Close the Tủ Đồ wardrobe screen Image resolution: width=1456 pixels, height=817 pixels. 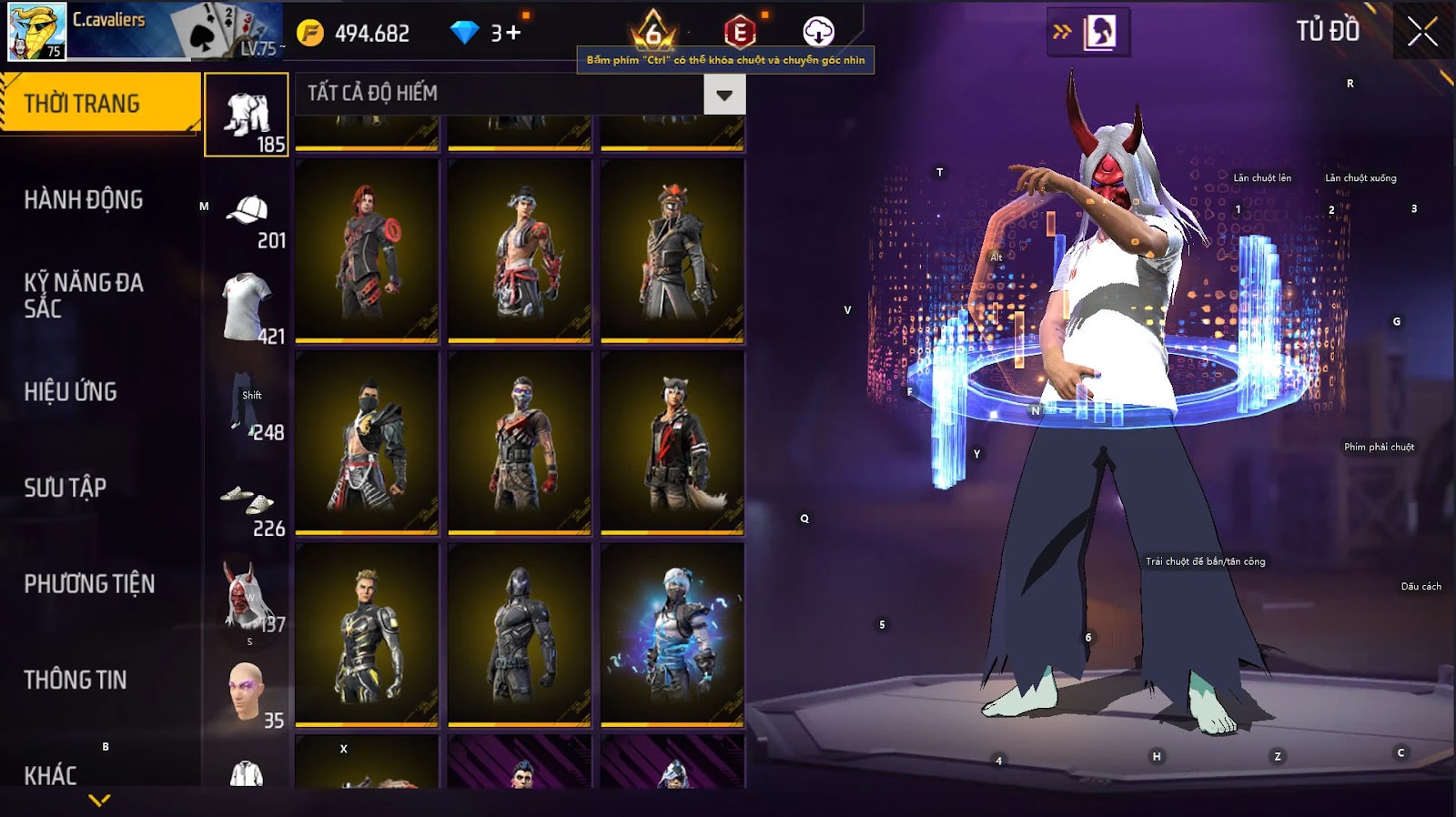tap(1422, 33)
